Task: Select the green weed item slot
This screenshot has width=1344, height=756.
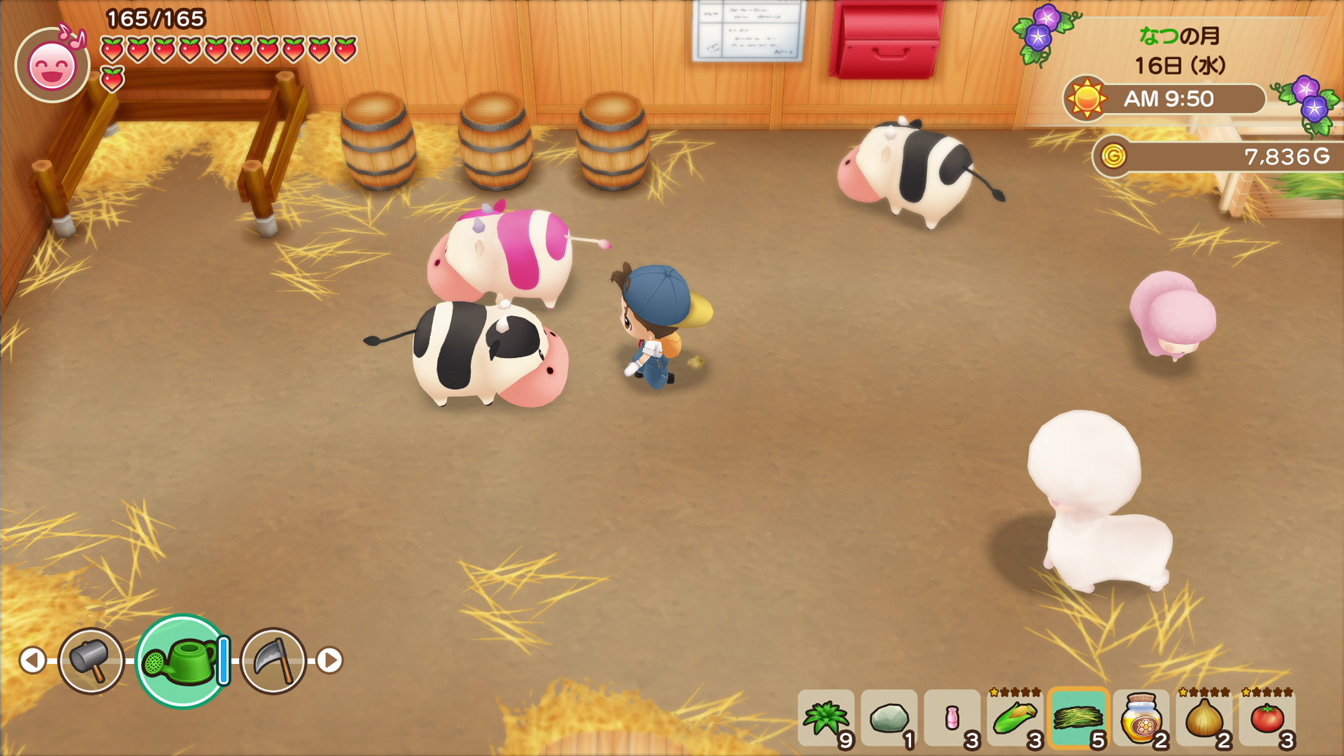Action: pyautogui.click(x=826, y=718)
